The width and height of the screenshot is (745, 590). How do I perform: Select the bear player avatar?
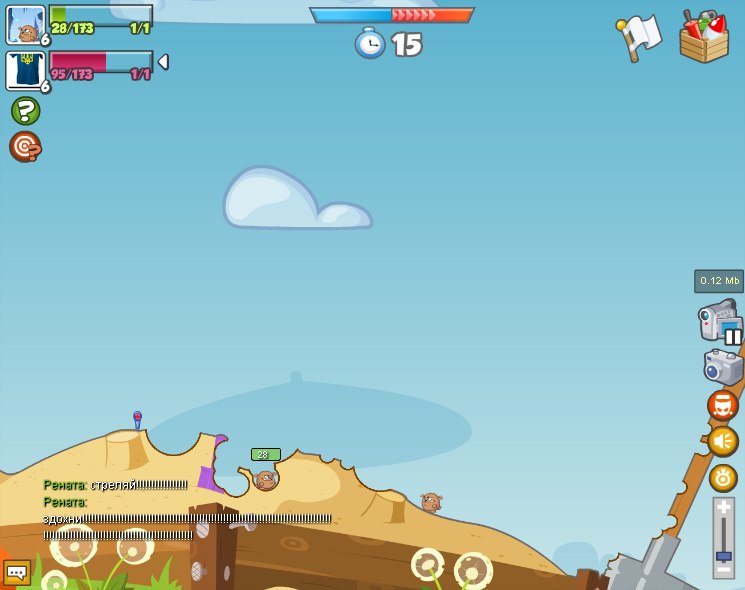tap(25, 25)
